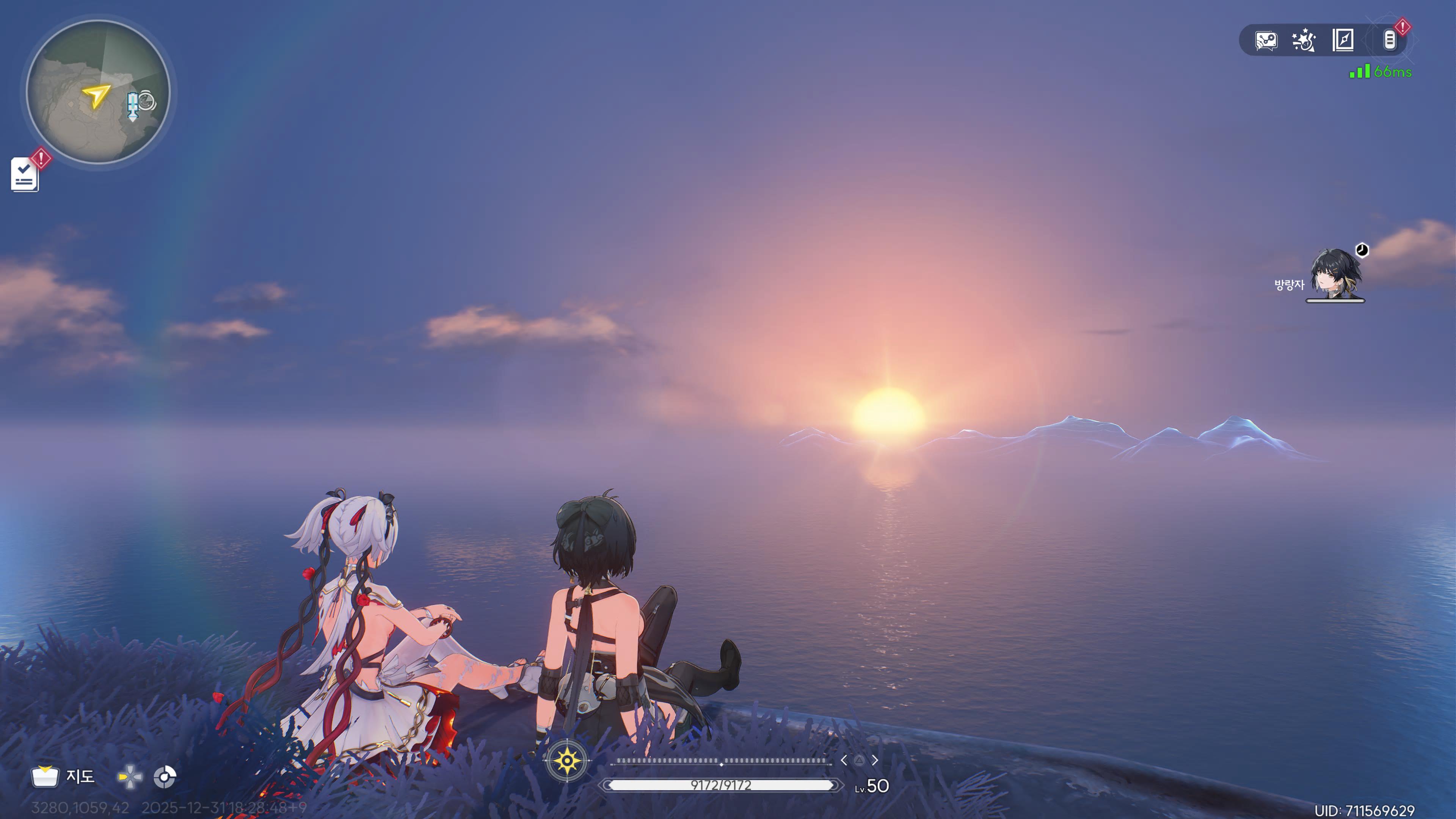
Task: Click the yellow sun attribute emblem
Action: pos(567,761)
